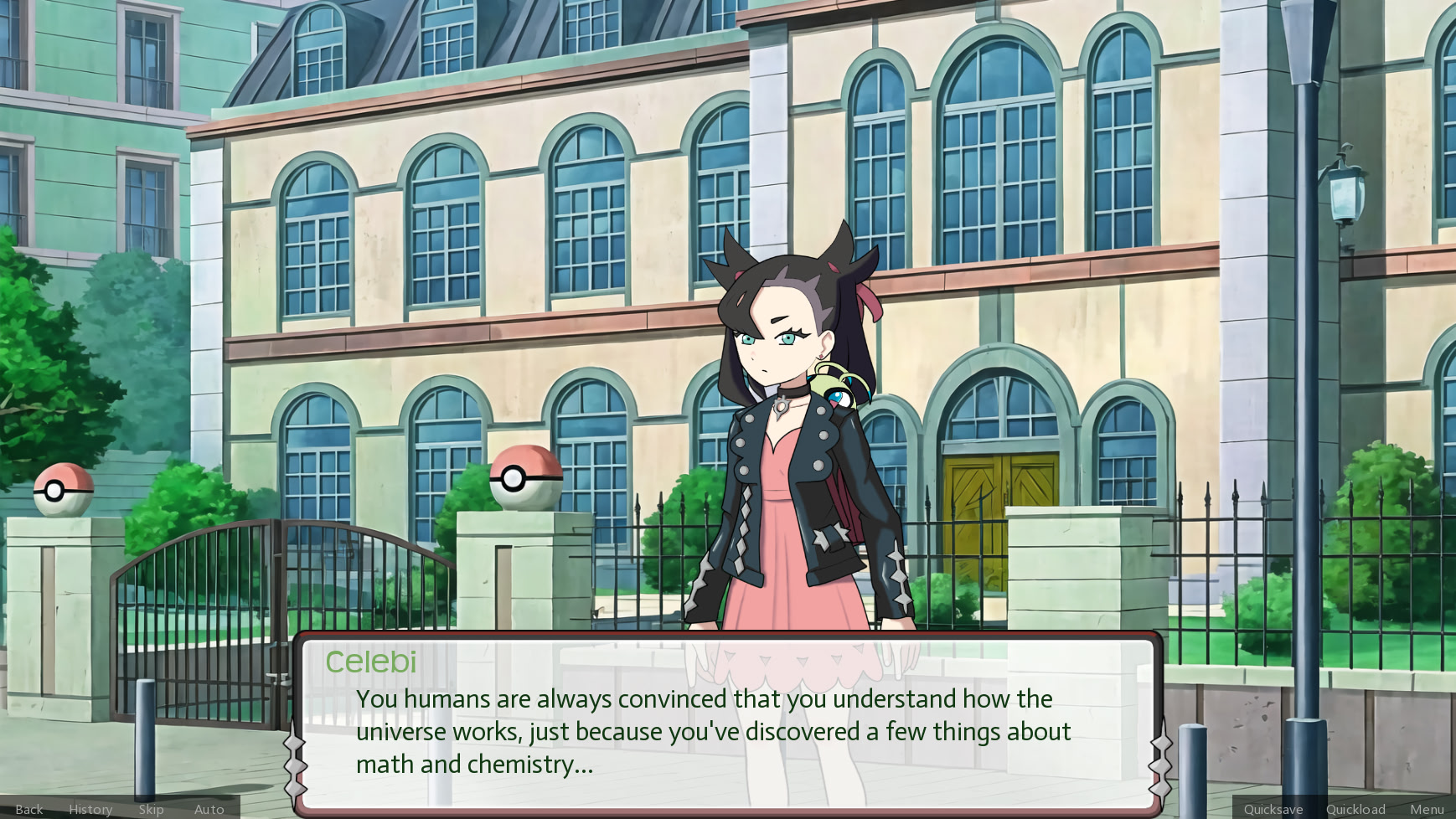
Task: Open the in-game Menu
Action: coord(1427,809)
